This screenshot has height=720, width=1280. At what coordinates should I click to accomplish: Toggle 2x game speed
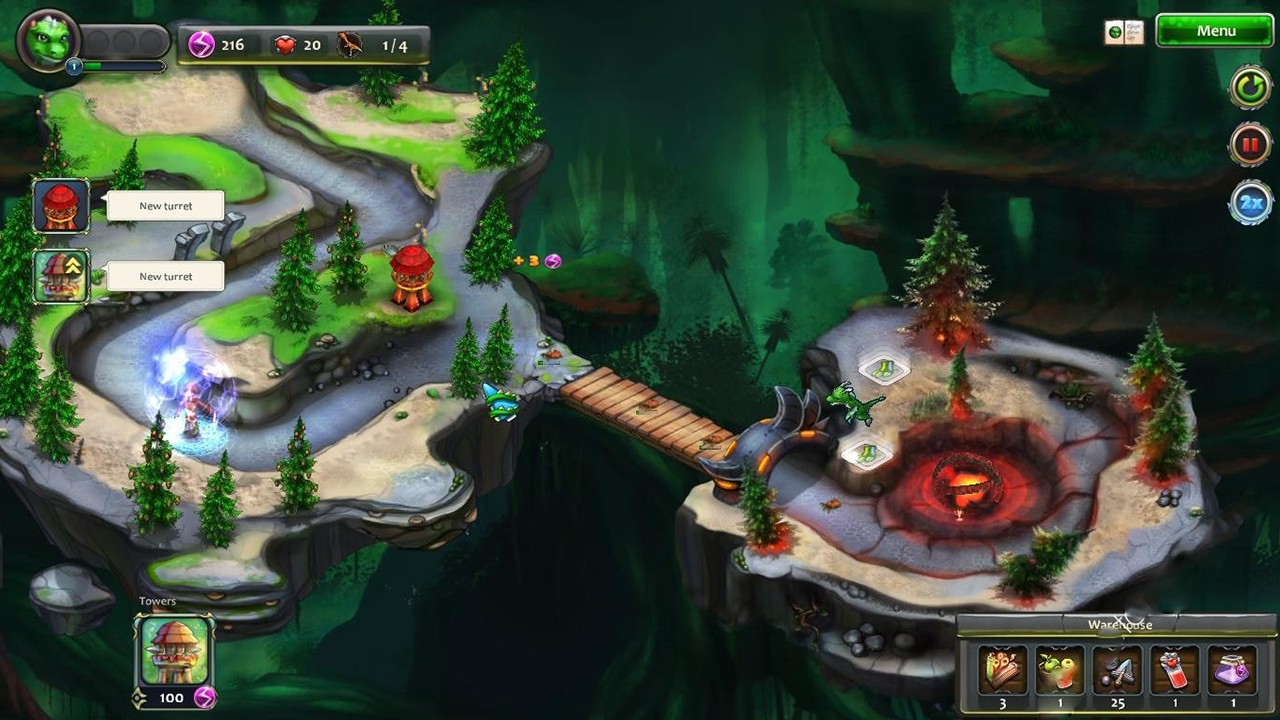[1249, 200]
